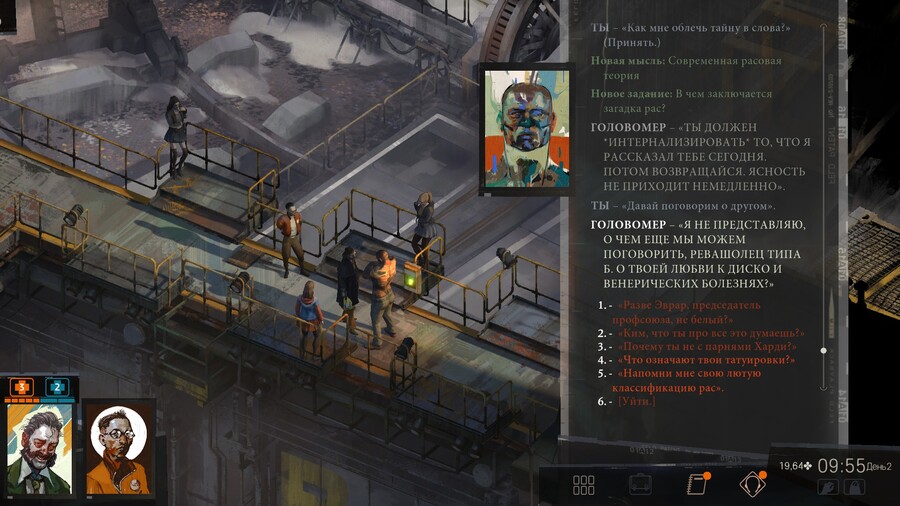This screenshot has height=506, width=900.
Task: Select the [Уйти] leave option
Action: click(x=637, y=401)
